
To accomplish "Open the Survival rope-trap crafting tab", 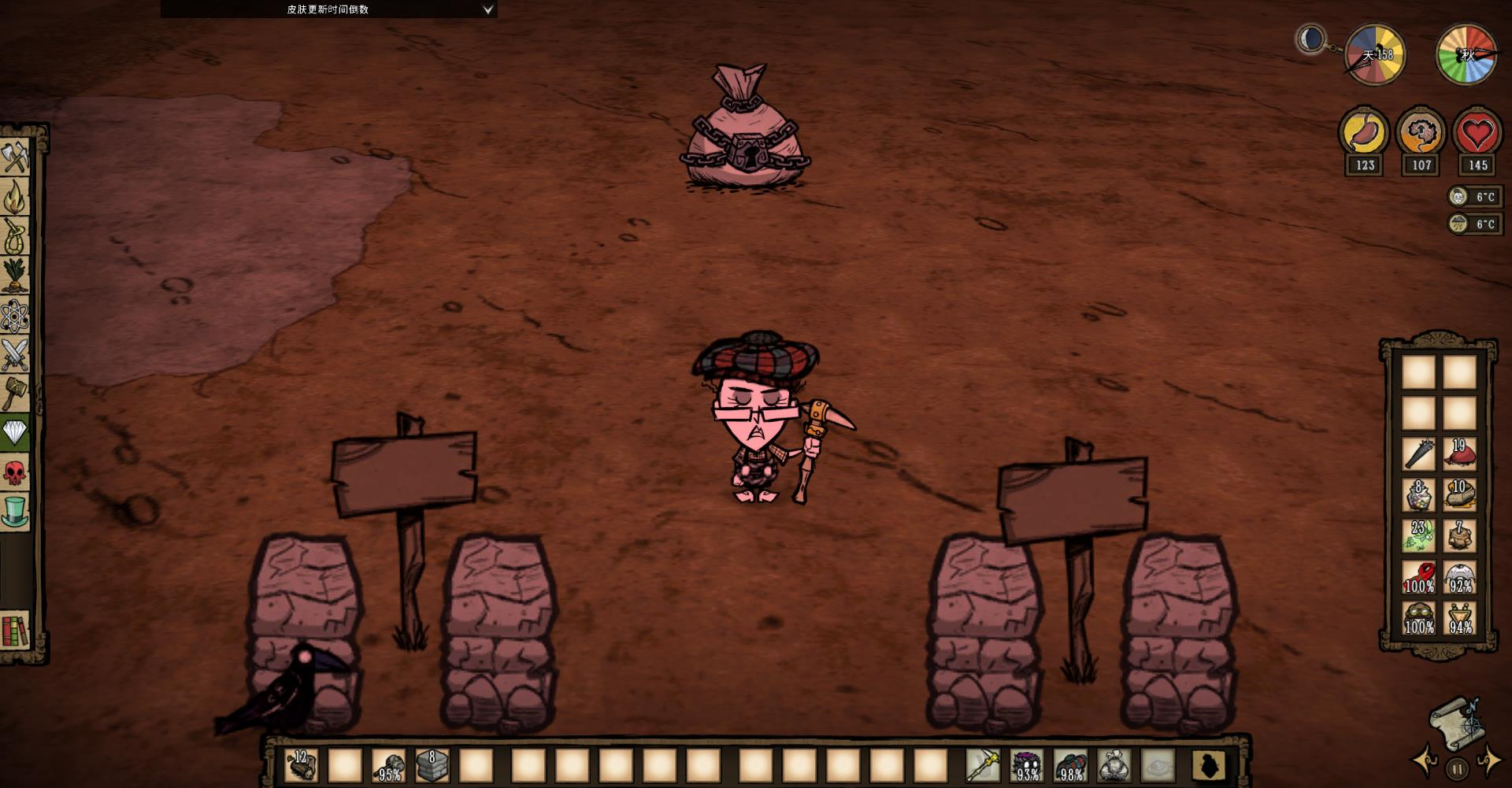I will [x=15, y=235].
